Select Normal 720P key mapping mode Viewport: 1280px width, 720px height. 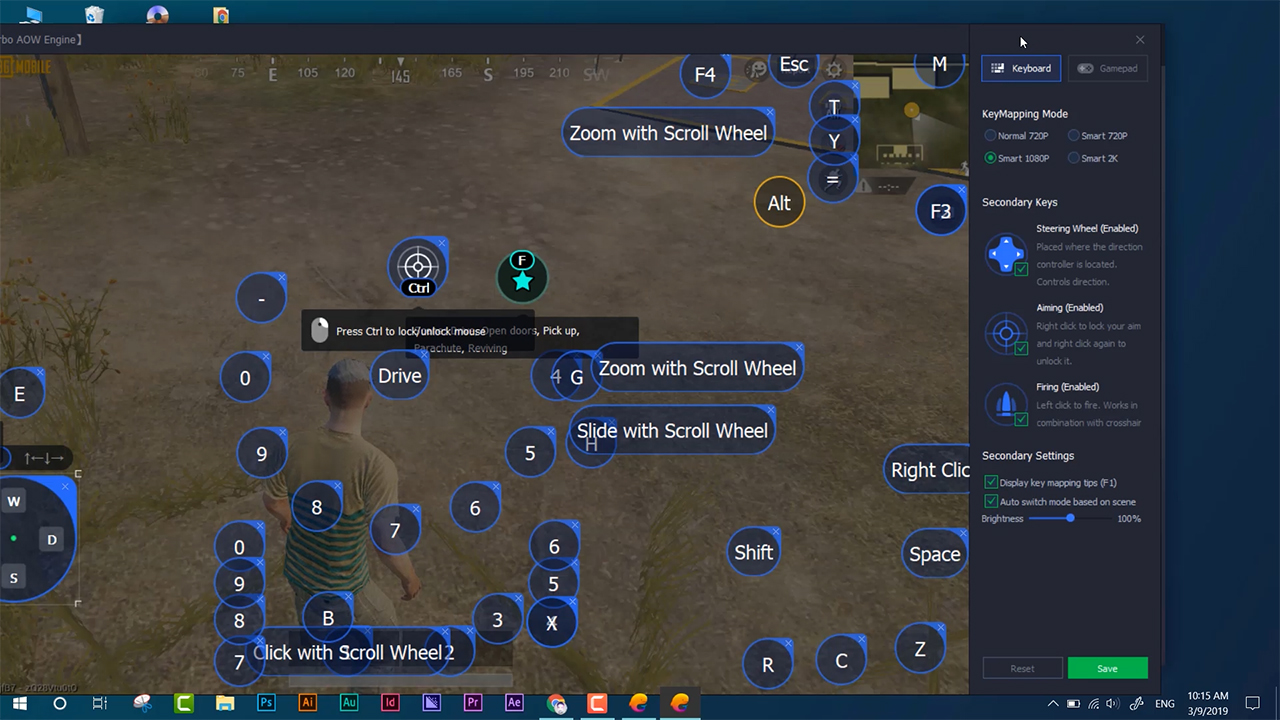[991, 136]
